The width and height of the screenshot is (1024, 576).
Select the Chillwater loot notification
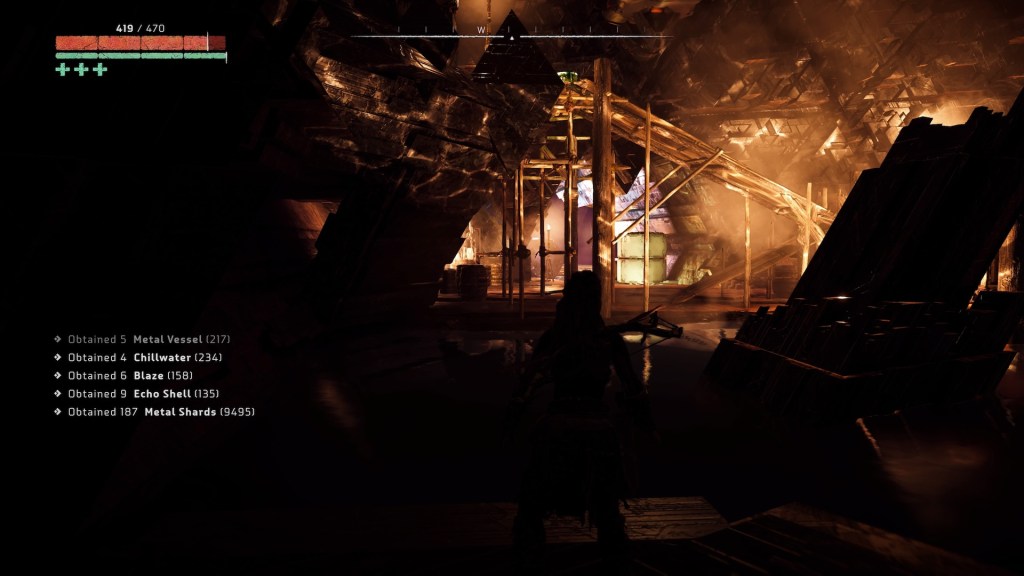click(x=144, y=357)
